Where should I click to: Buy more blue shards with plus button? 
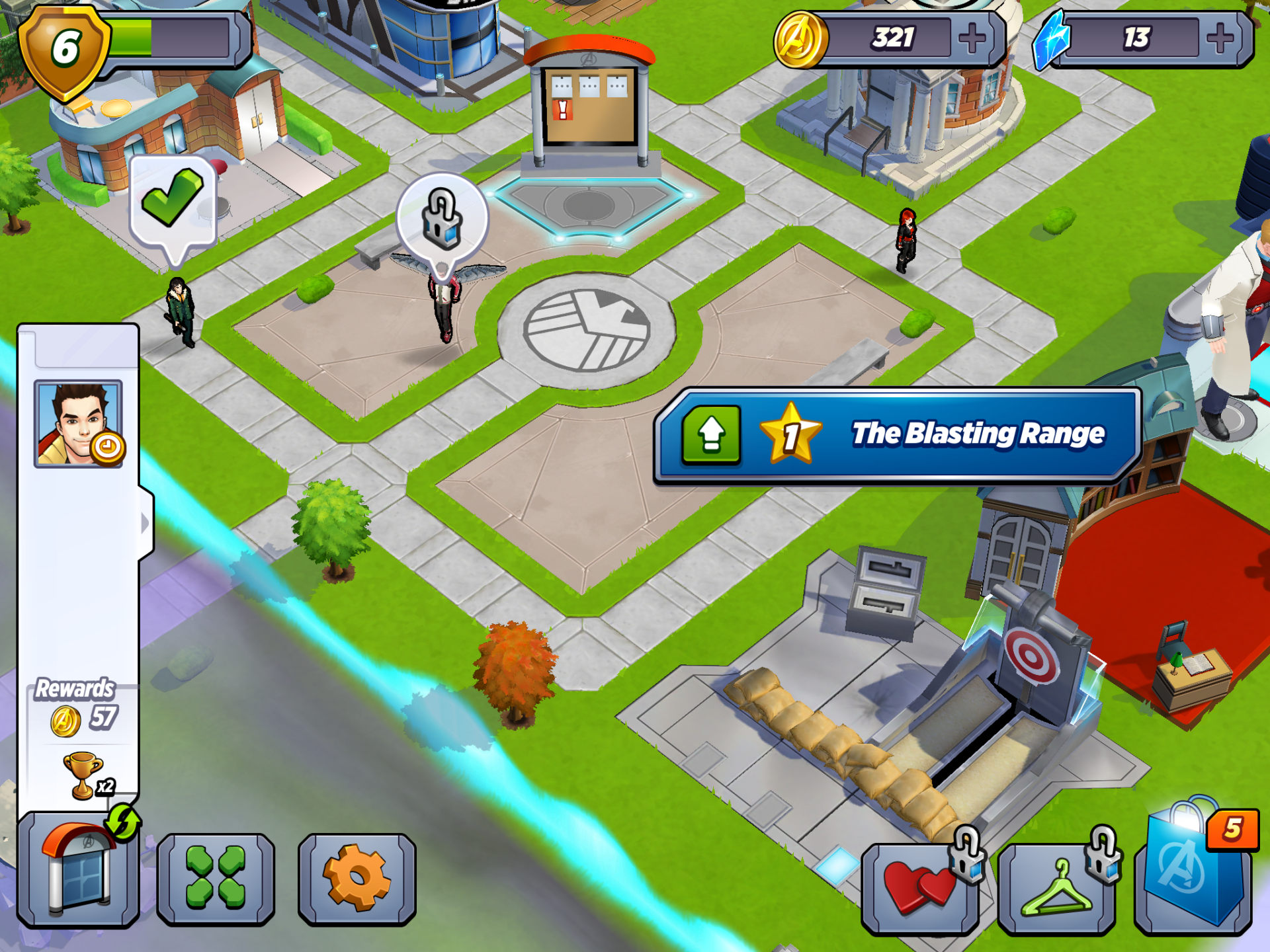pos(1220,38)
